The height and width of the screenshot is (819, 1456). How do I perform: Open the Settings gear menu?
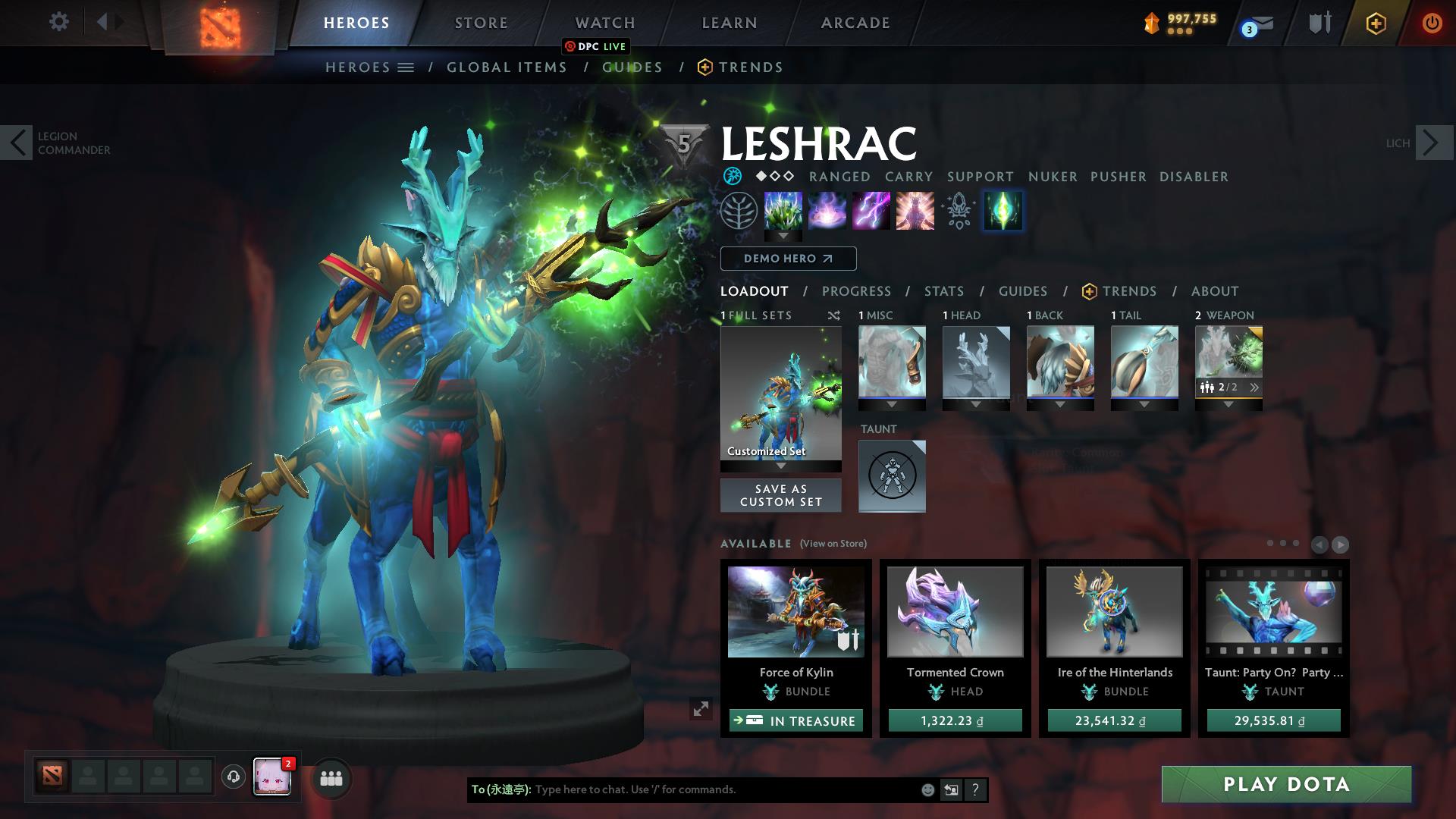click(59, 22)
